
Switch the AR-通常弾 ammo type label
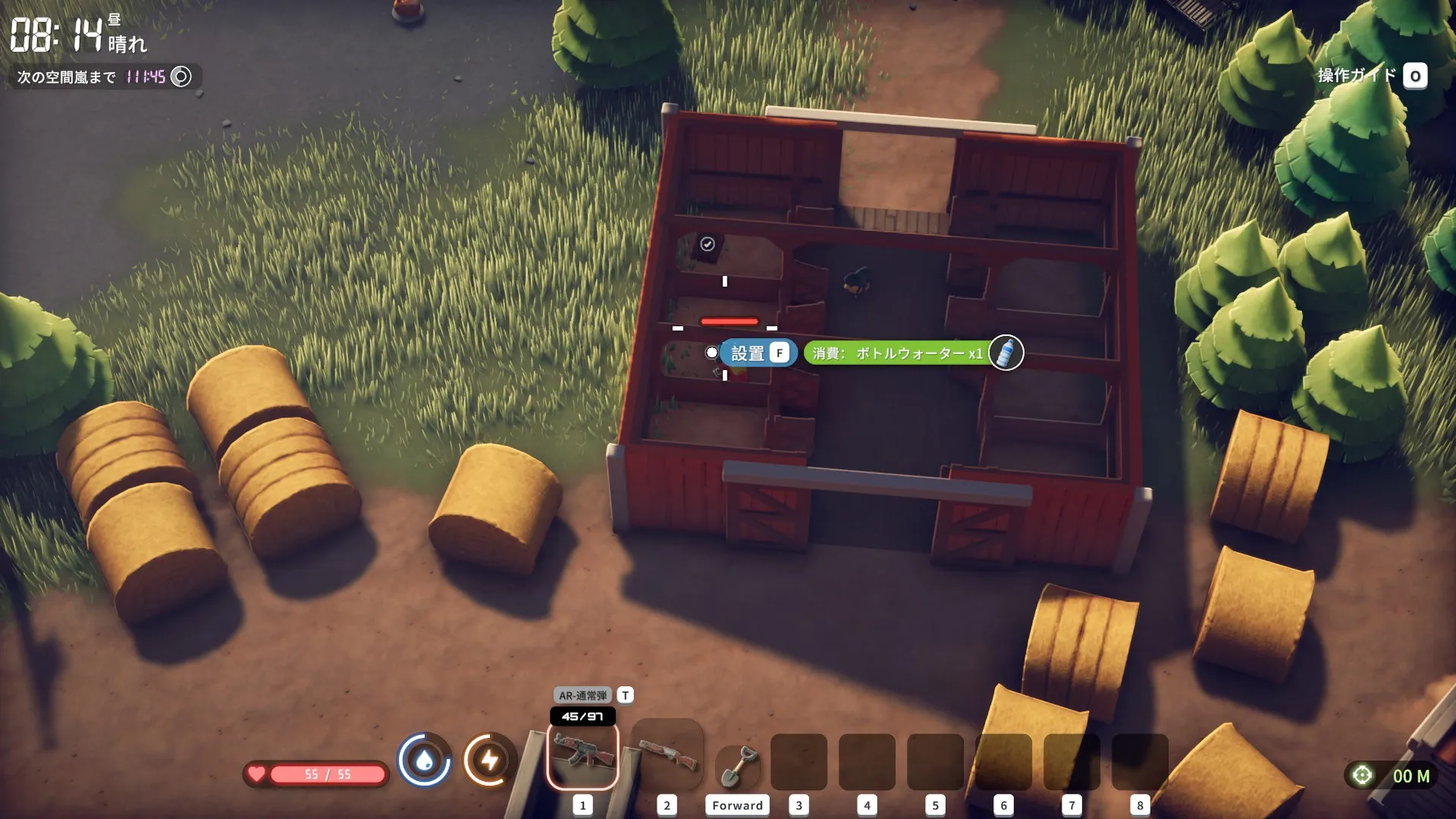coord(582,695)
